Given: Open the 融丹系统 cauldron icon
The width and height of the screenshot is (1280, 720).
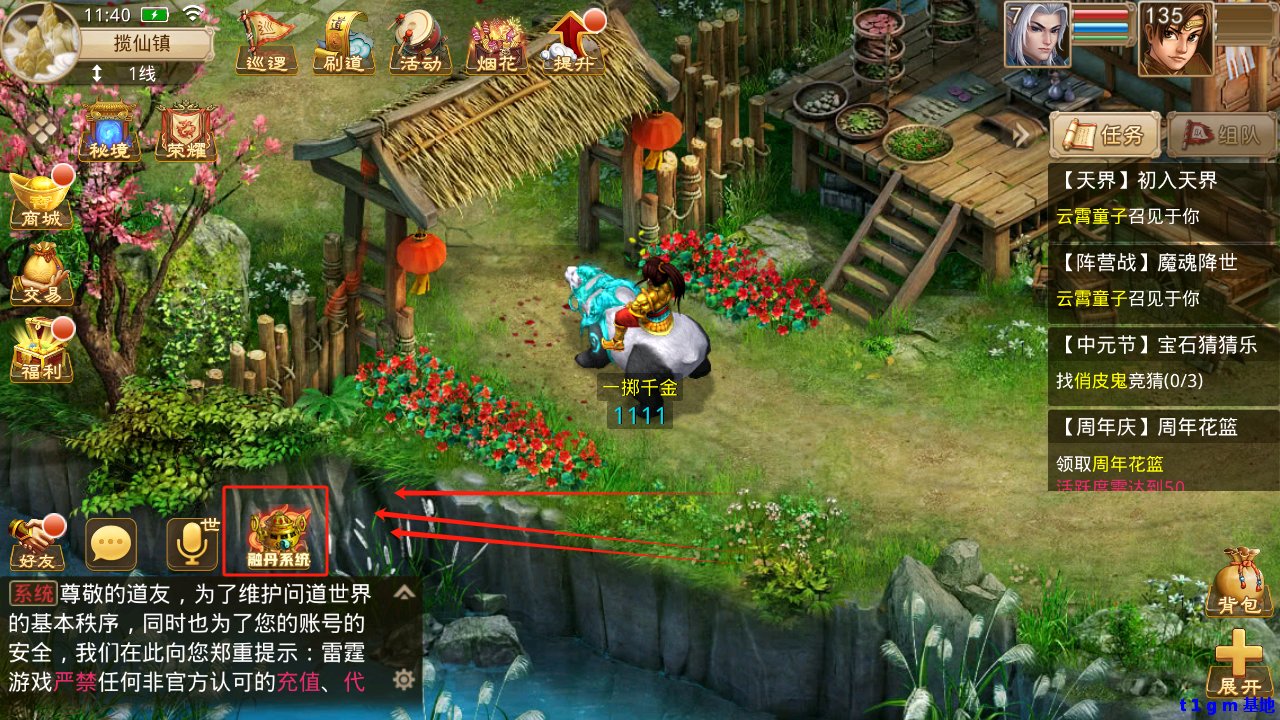Looking at the screenshot, I should click(x=275, y=531).
